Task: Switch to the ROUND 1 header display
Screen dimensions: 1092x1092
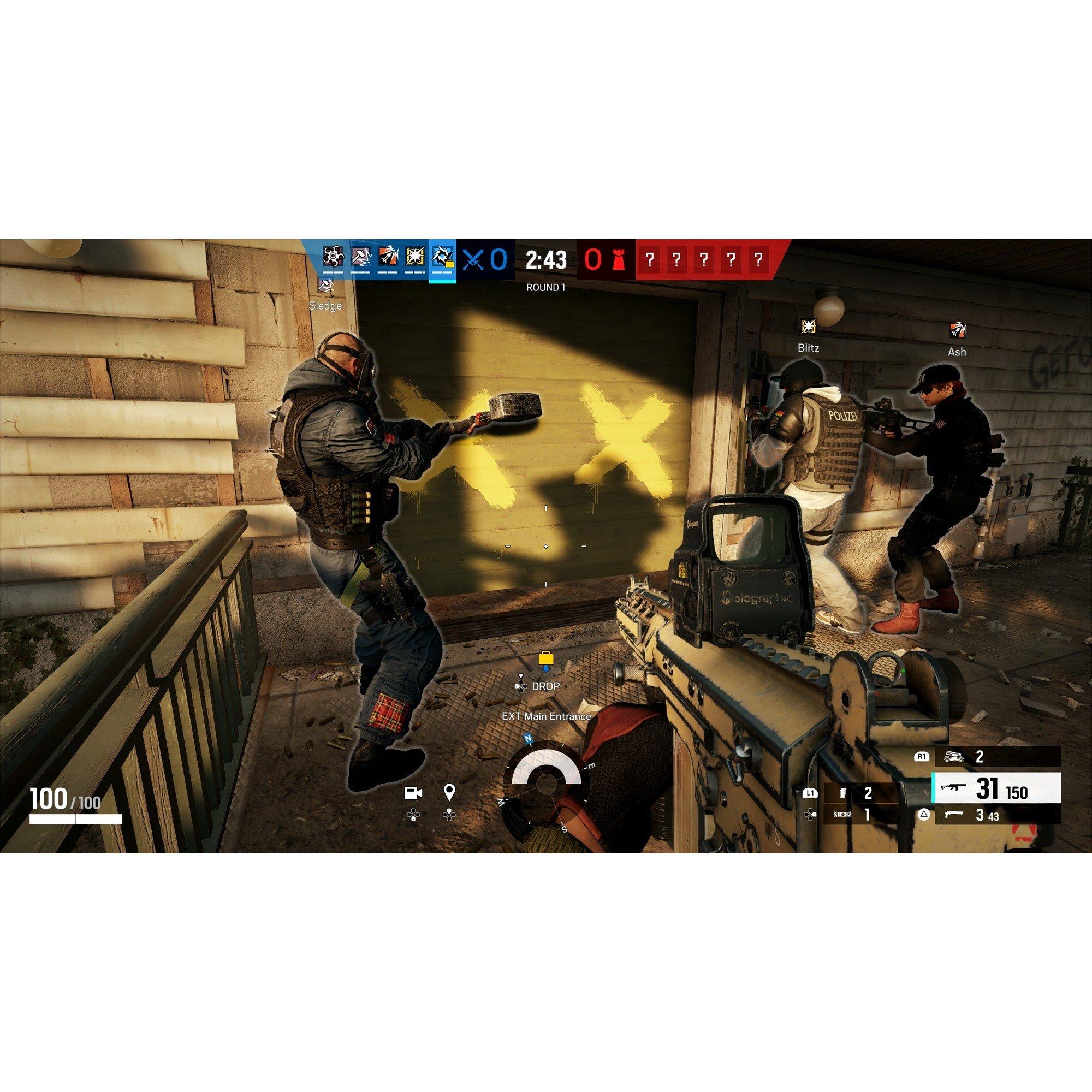Action: [546, 287]
